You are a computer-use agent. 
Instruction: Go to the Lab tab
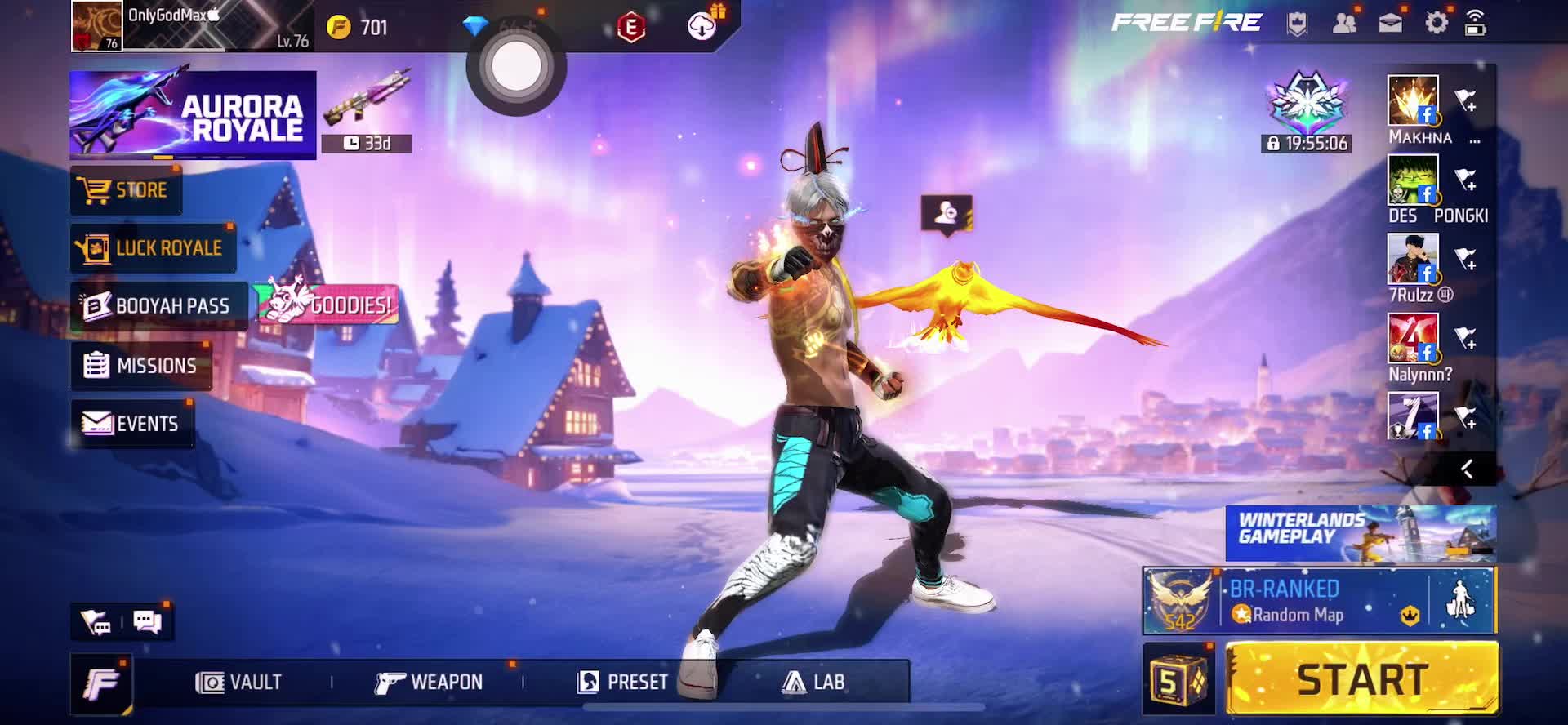coord(814,682)
